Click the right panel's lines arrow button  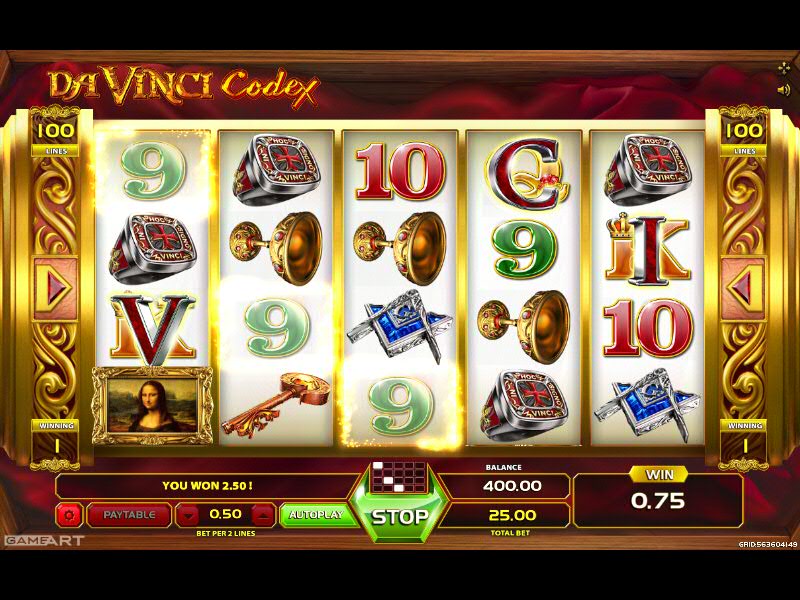click(742, 289)
